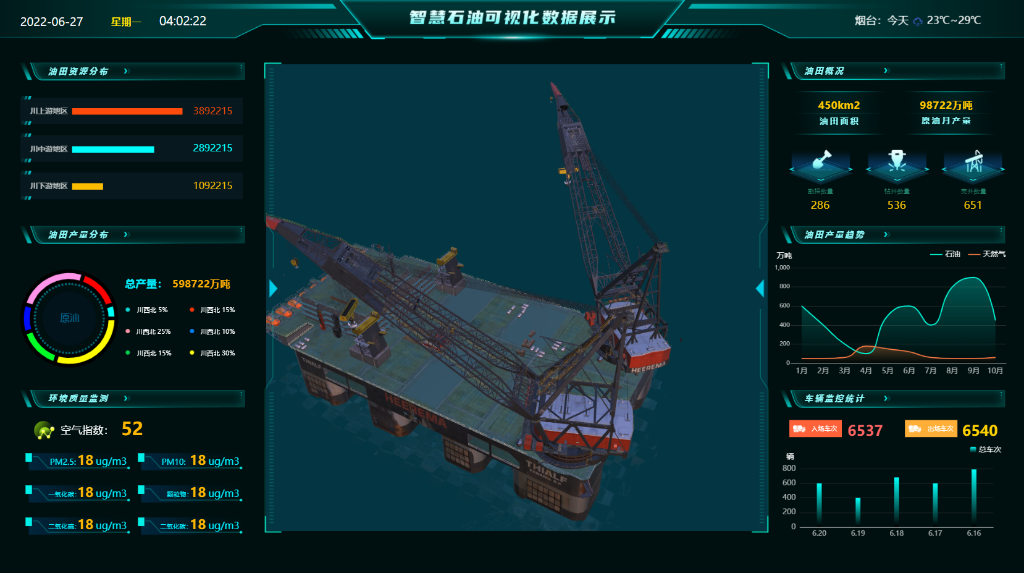The image size is (1024, 573).
Task: Click the right arrow on the 3D viewer
Action: click(759, 289)
